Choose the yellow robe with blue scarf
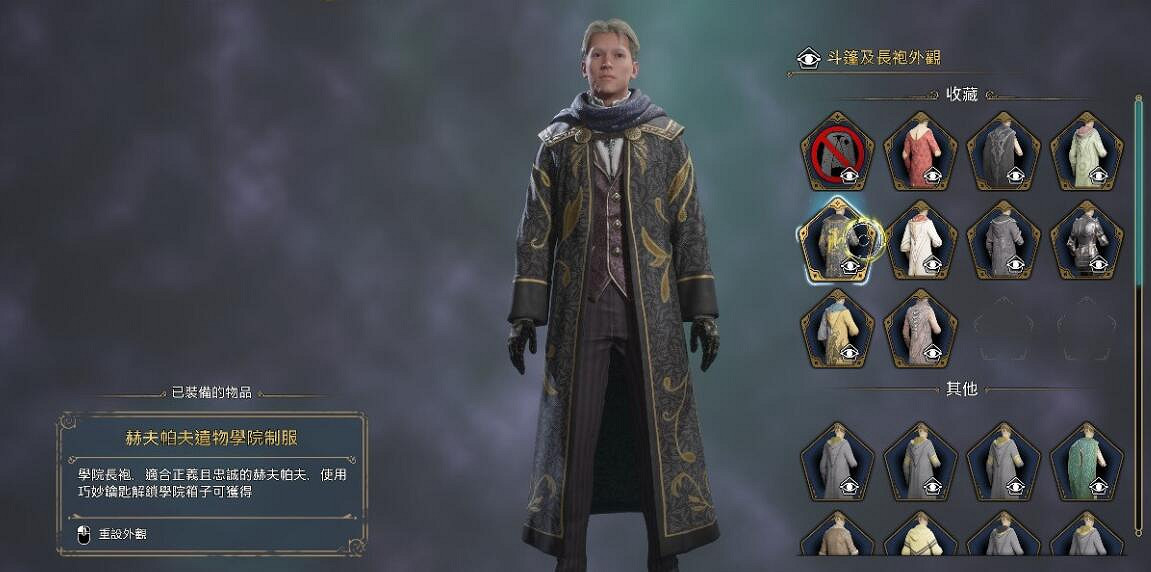This screenshot has height=572, width=1151. 837,327
